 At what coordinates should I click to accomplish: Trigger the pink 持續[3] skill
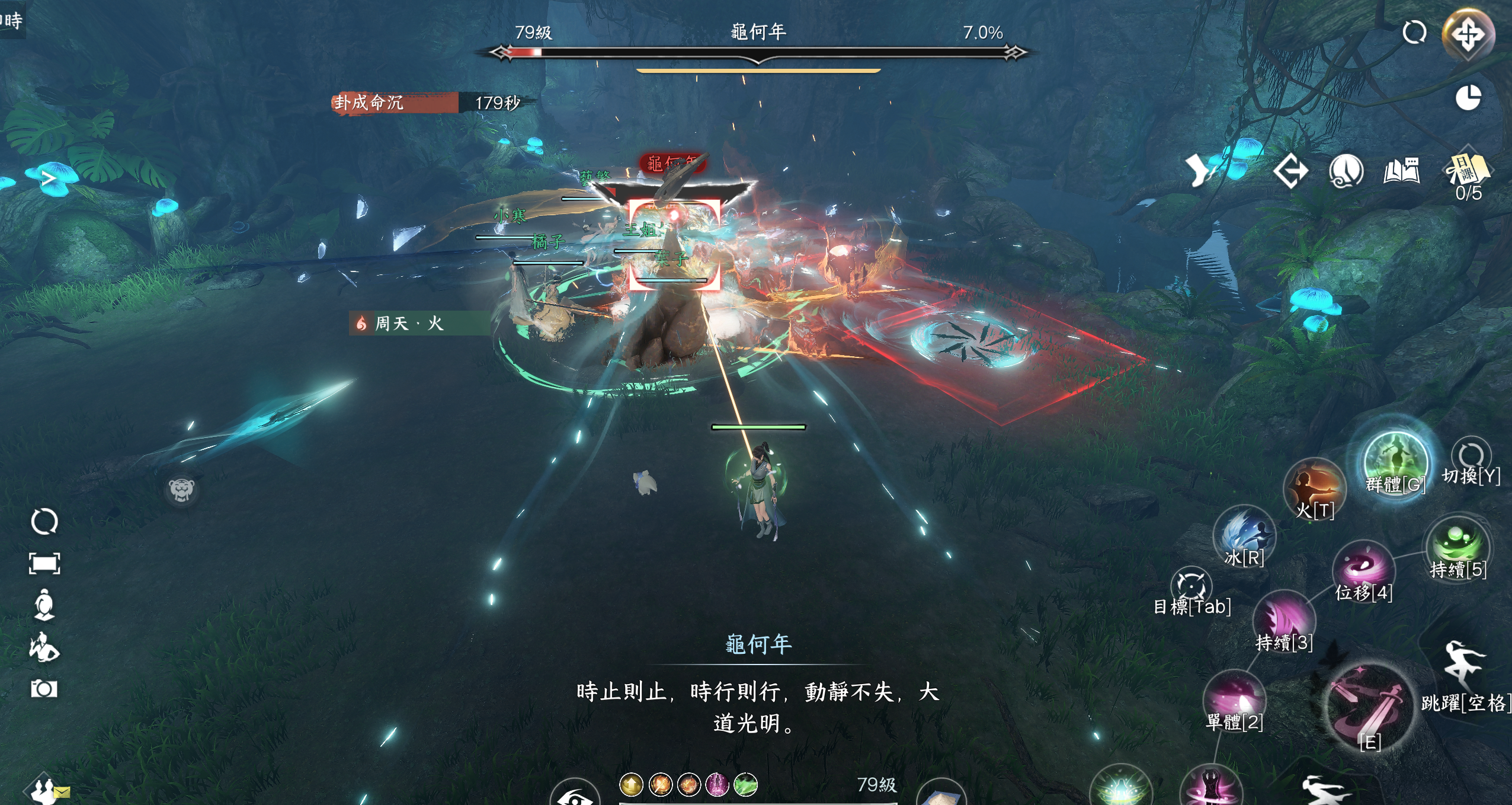click(x=1284, y=619)
